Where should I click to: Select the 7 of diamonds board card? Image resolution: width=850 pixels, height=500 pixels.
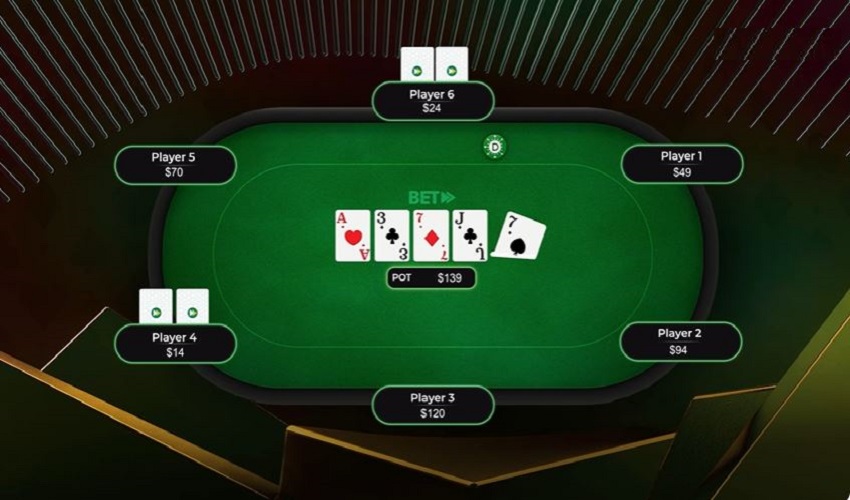point(431,235)
